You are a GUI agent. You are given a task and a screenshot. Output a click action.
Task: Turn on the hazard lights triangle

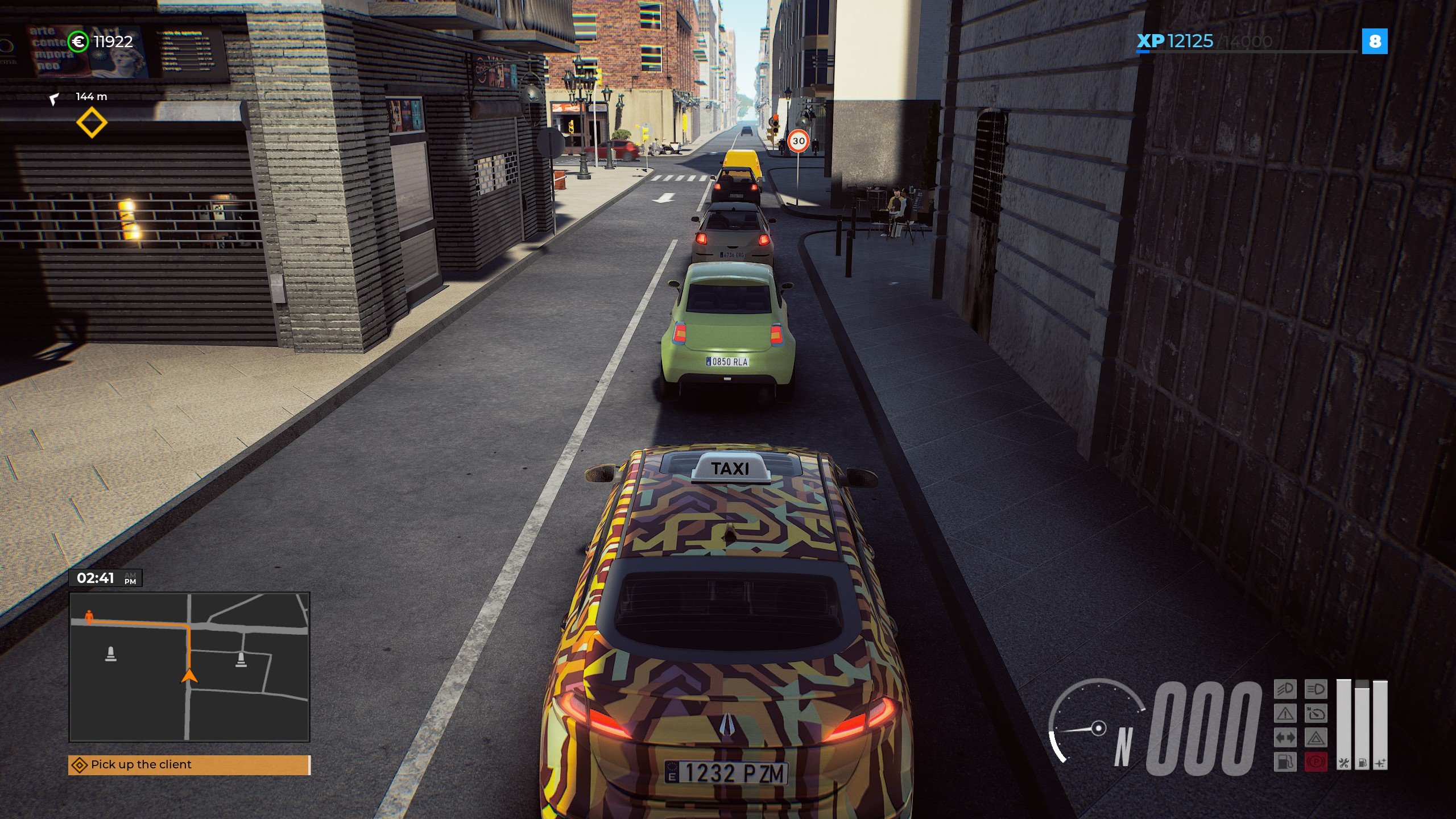(x=1316, y=738)
